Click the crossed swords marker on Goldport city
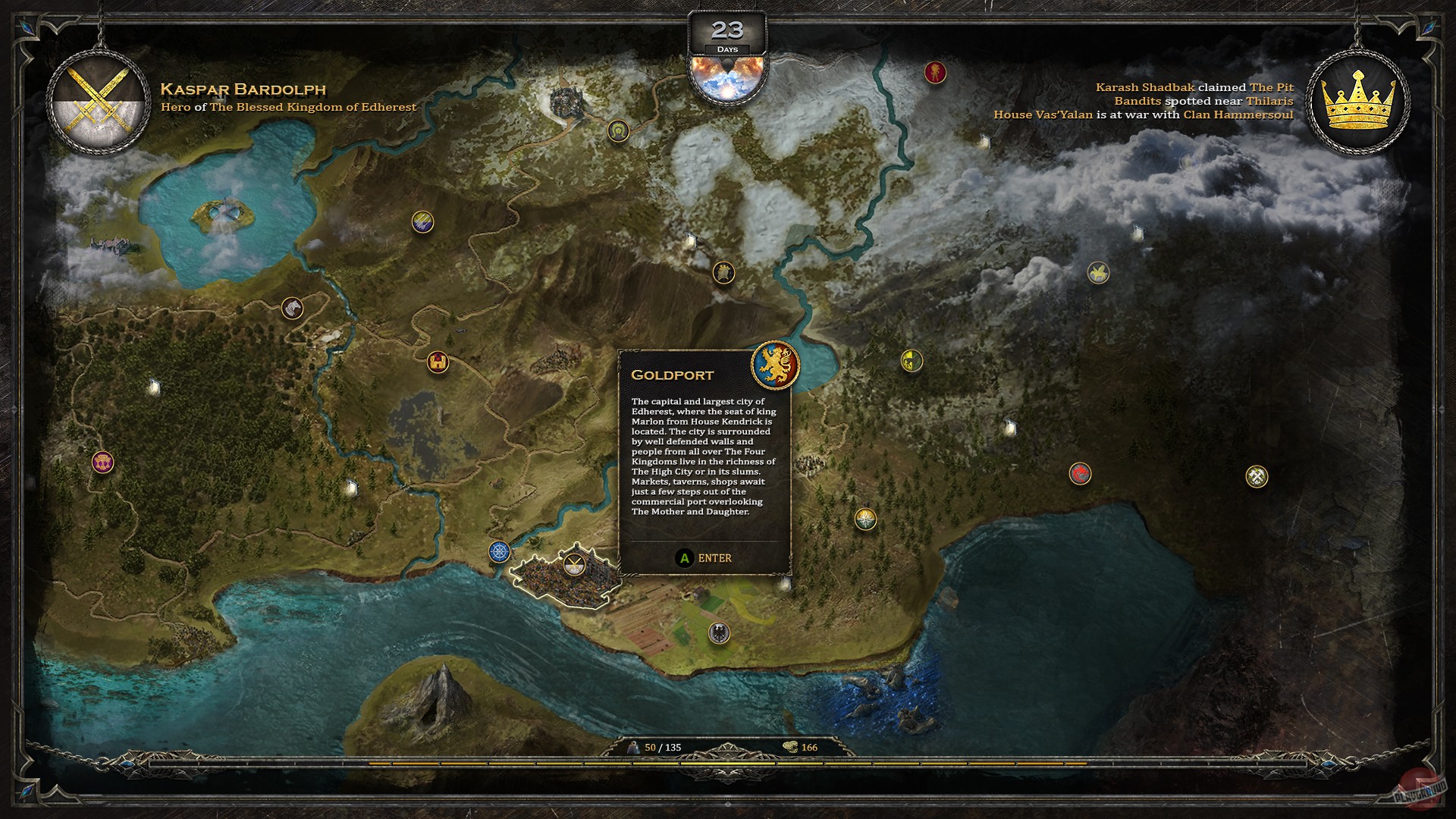This screenshot has width=1456, height=819. [575, 563]
